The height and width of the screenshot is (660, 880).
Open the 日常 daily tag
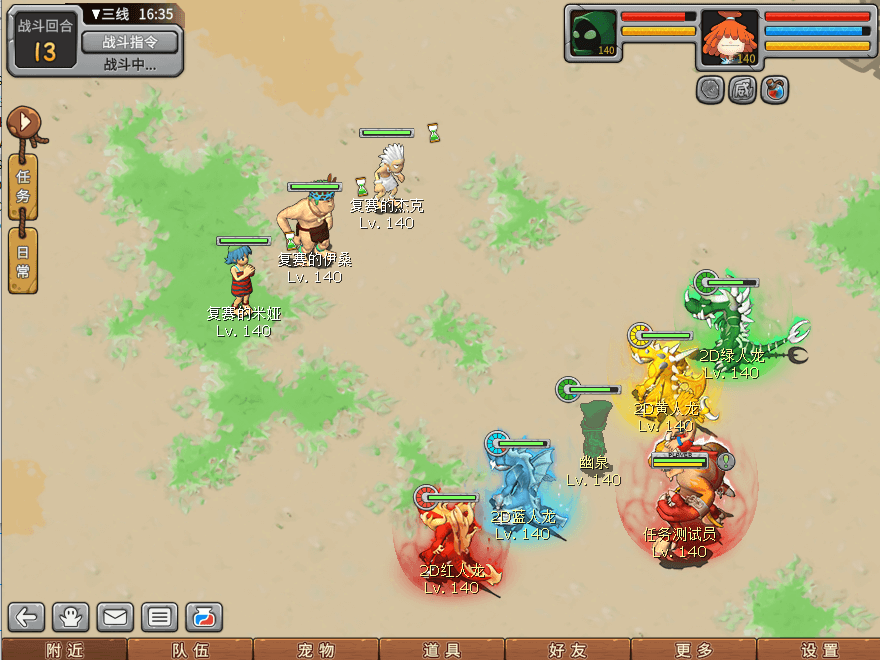coord(23,260)
